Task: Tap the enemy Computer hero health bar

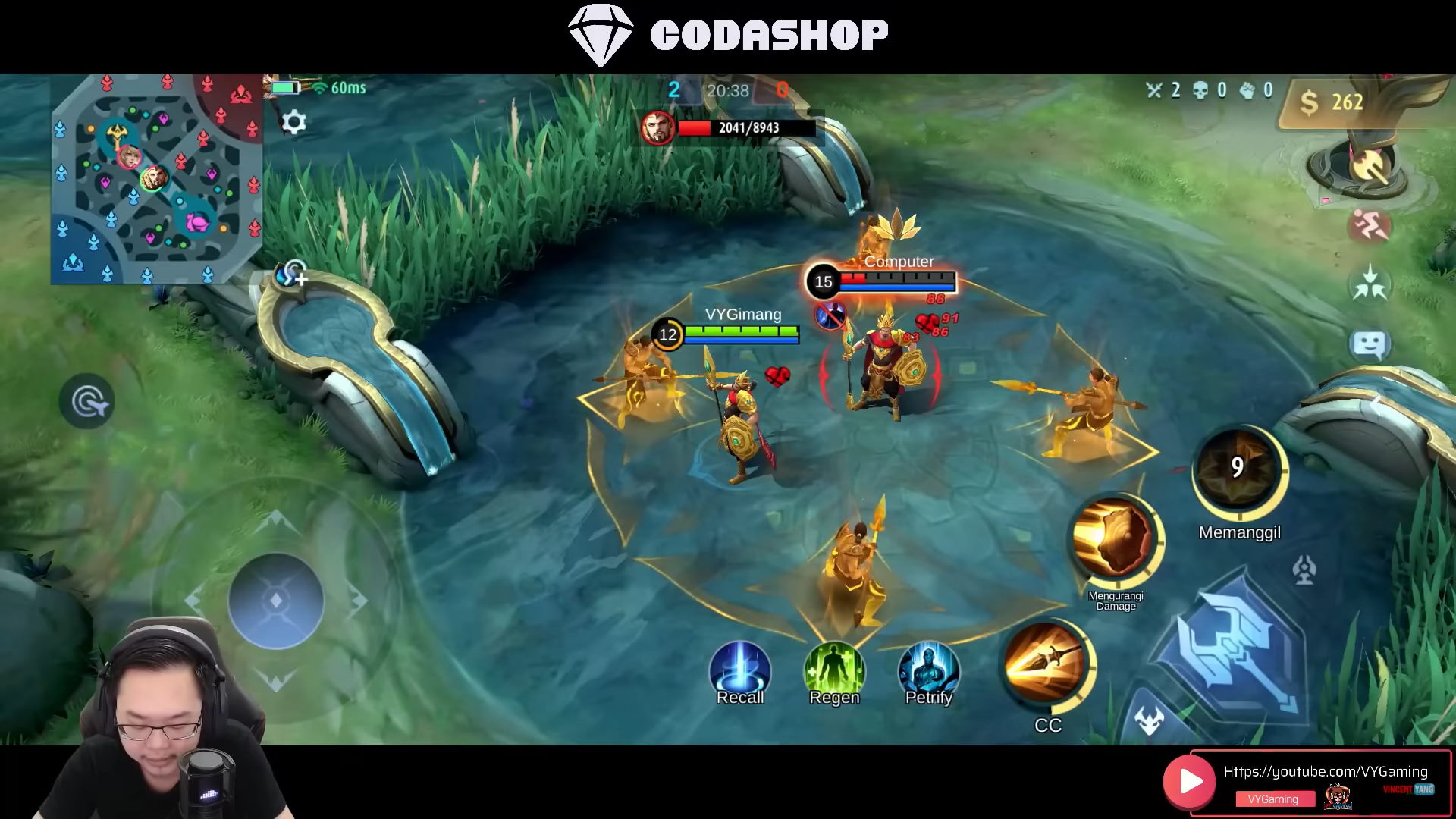Action: (x=899, y=282)
